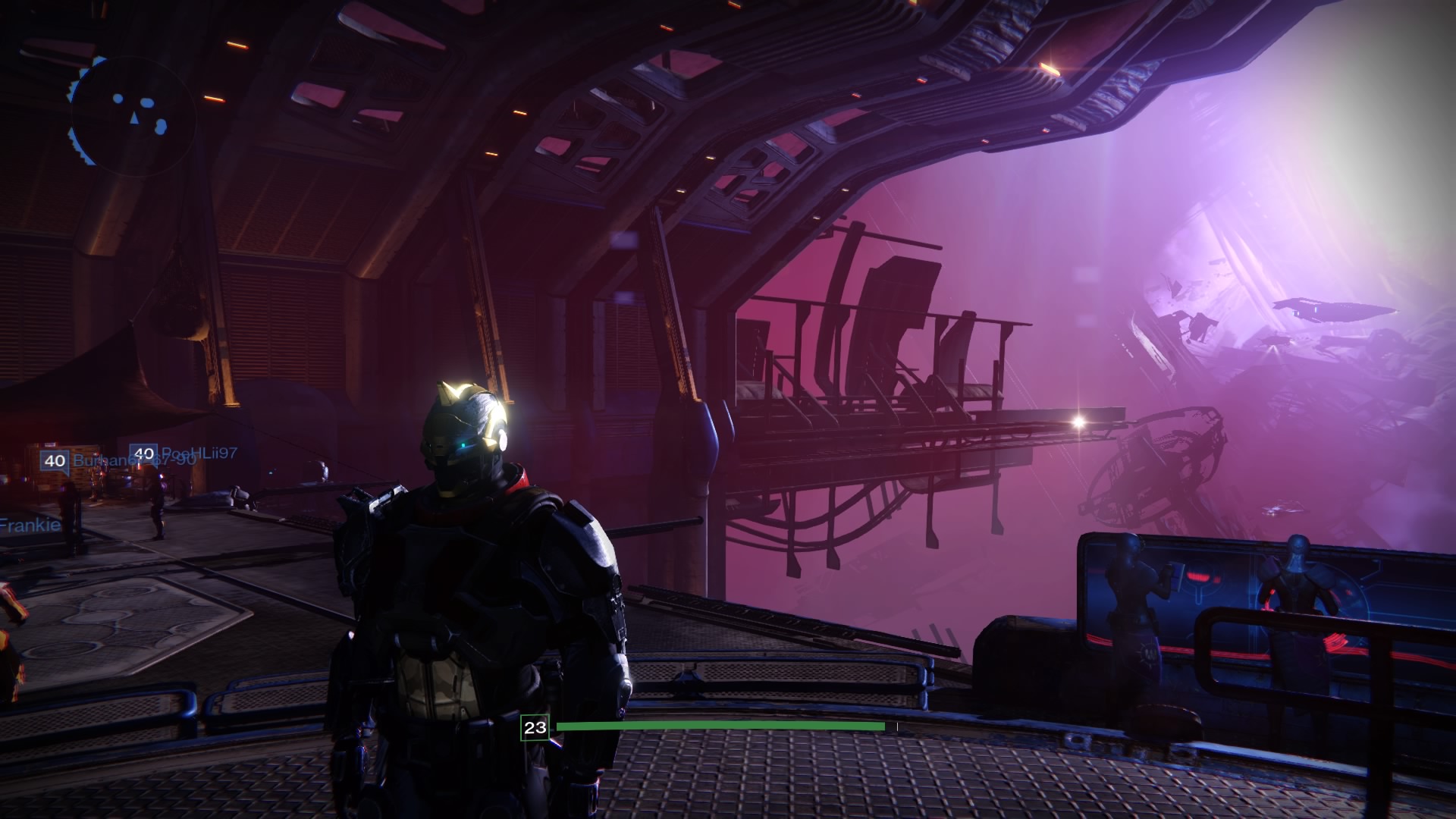Select the Frankie player name tag
Screen dimensions: 1456x819
pos(30,525)
